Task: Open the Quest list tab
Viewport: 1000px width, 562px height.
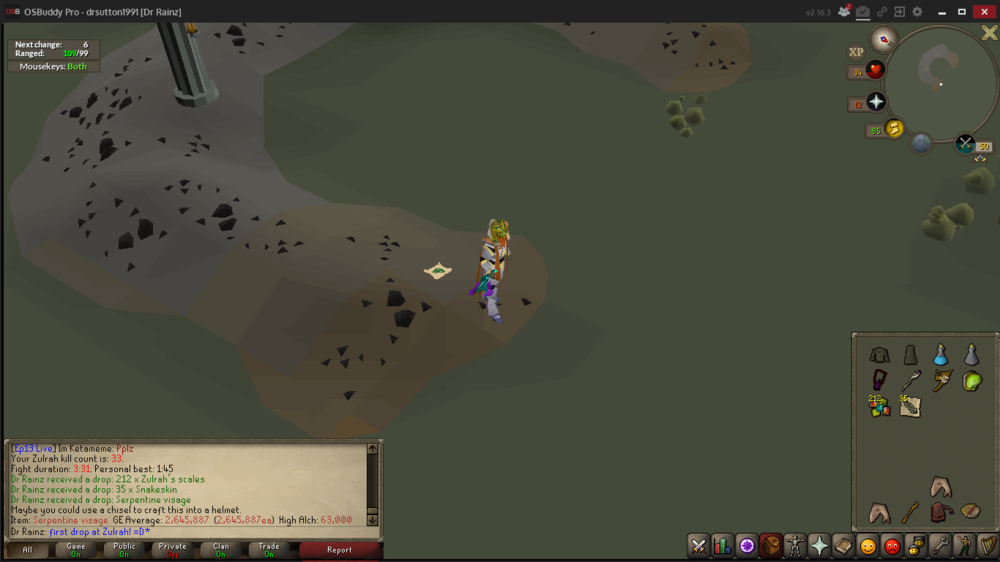Action: [x=746, y=546]
